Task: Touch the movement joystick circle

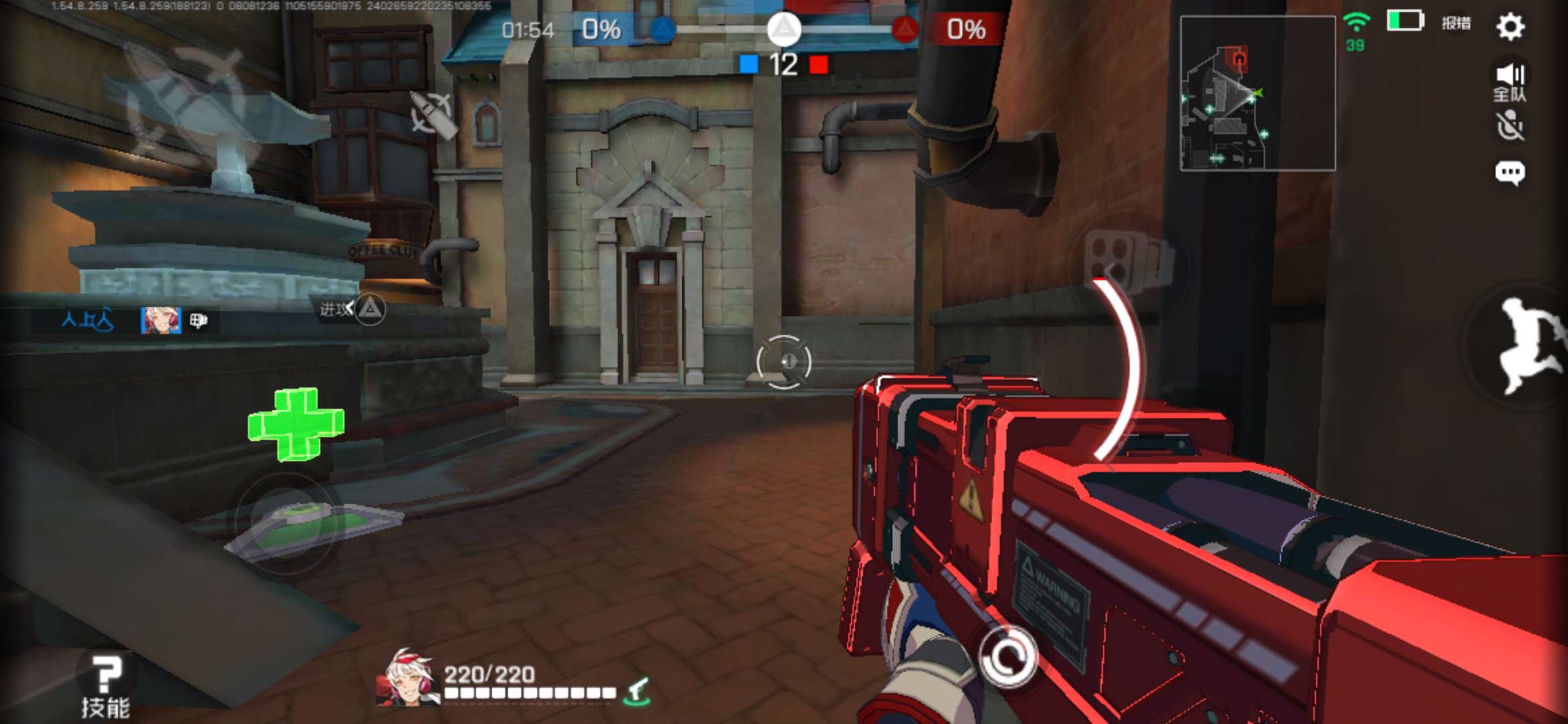Action: point(286,523)
